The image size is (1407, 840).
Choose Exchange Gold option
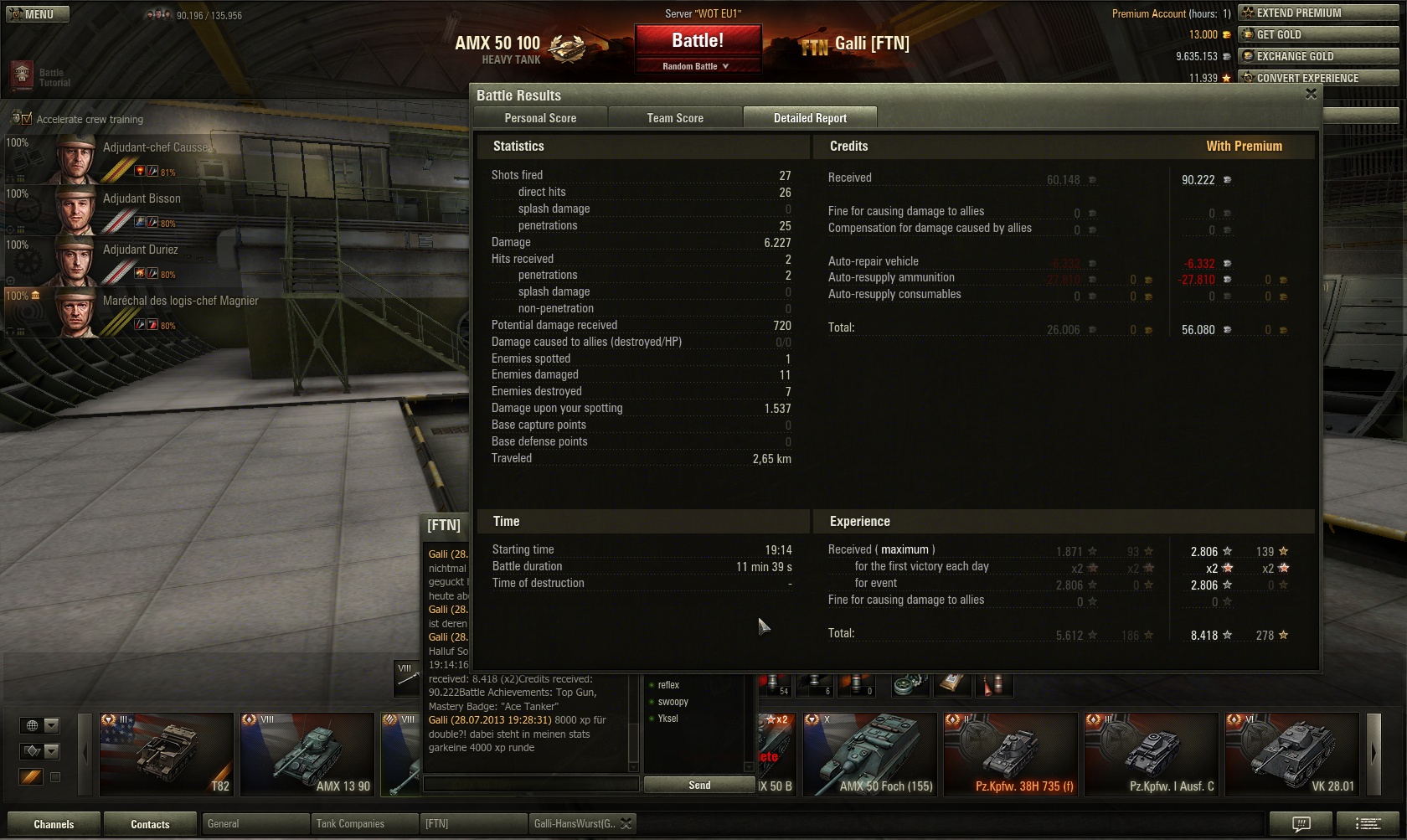tap(1318, 56)
